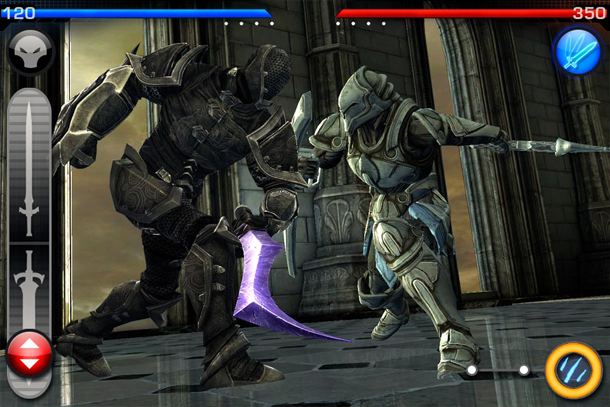Activate the blue sword super attack
Screen dimensions: 610x407
[577, 51]
